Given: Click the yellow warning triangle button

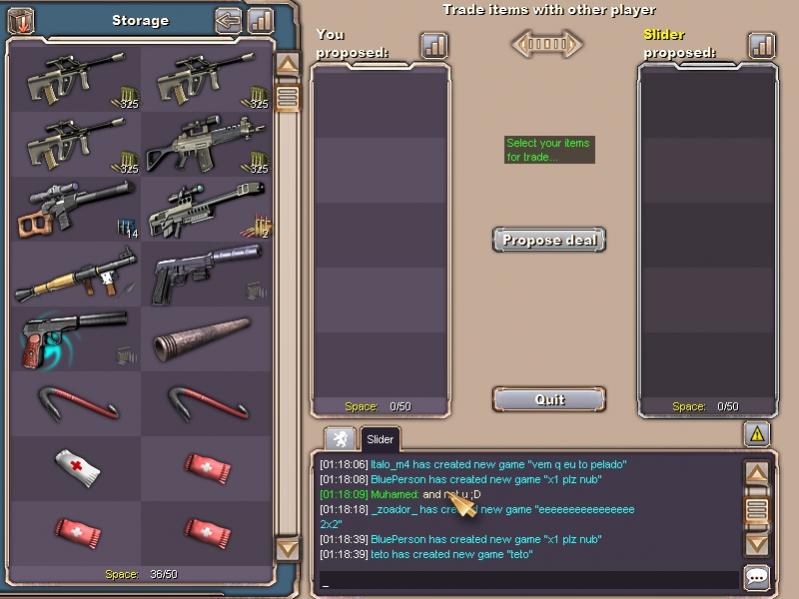Looking at the screenshot, I should pyautogui.click(x=757, y=434).
